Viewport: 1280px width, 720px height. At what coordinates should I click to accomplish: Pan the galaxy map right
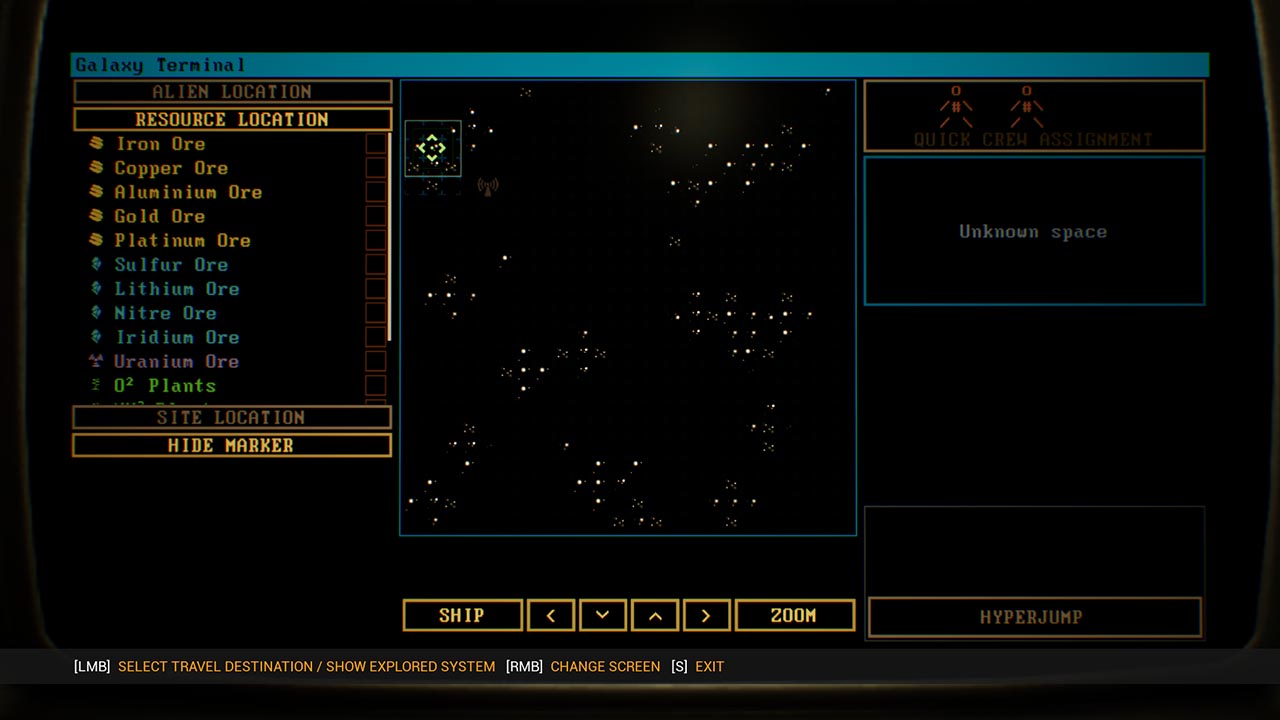(x=705, y=615)
